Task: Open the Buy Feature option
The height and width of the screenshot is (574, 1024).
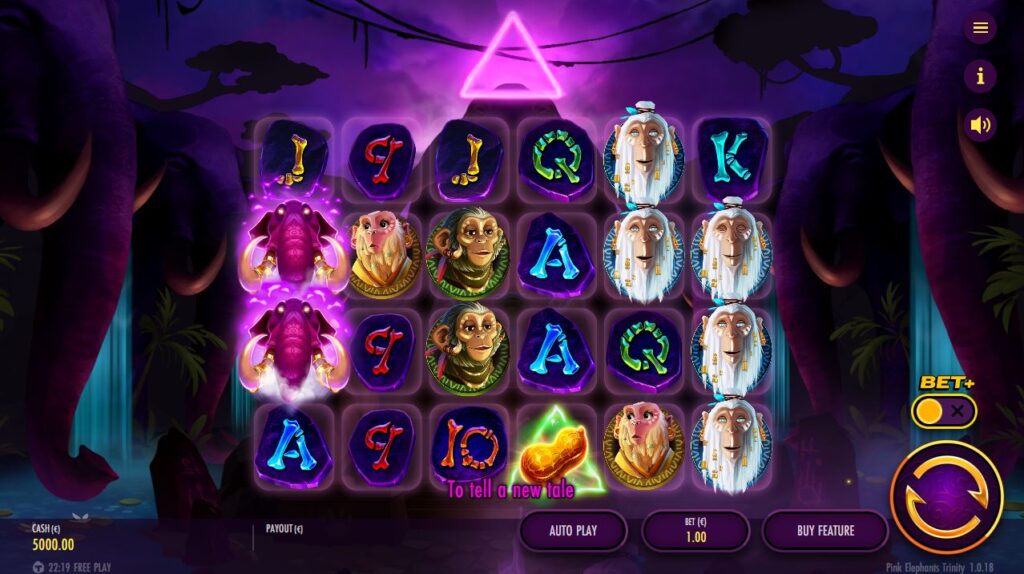Action: click(x=825, y=531)
